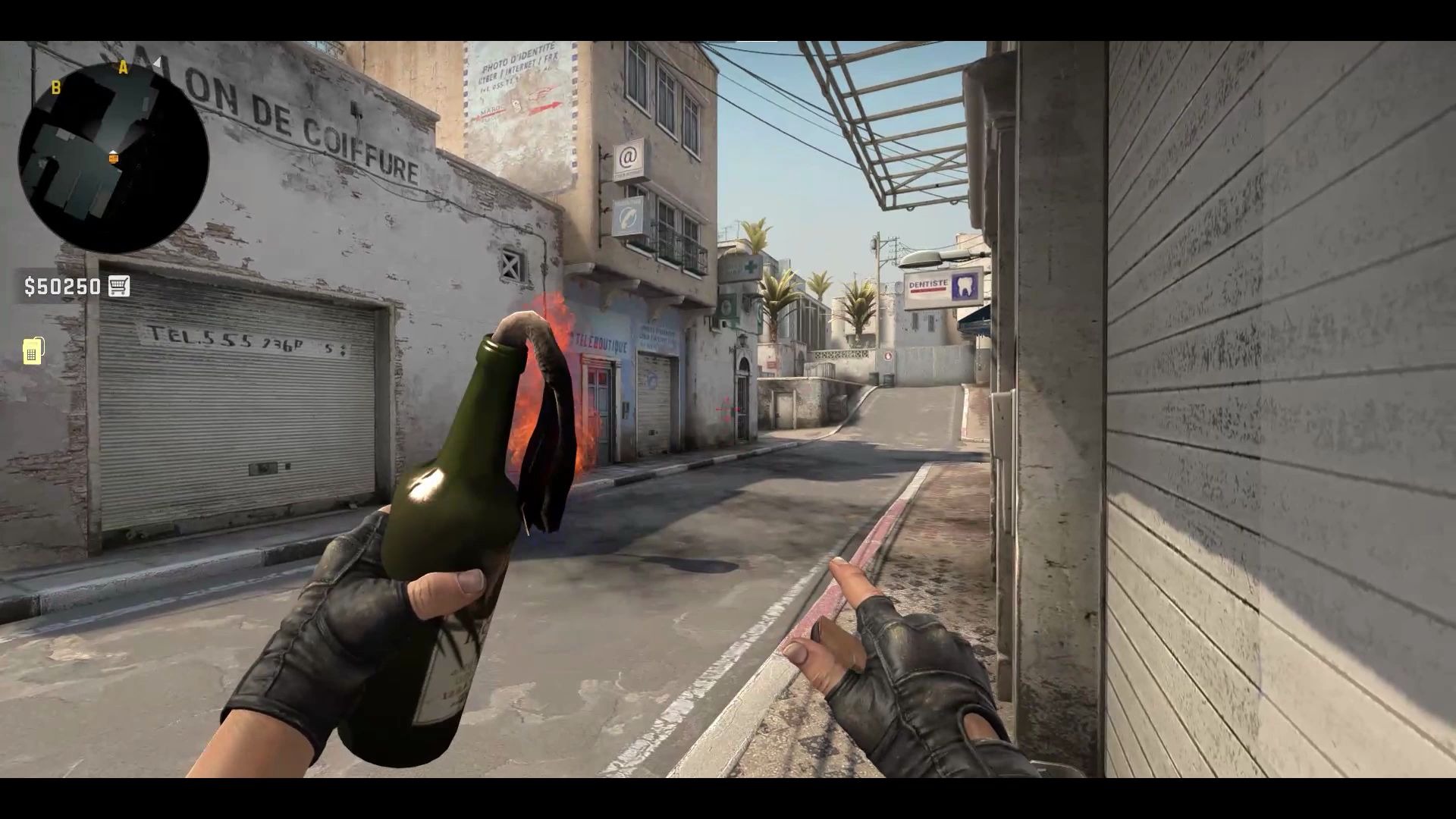Viewport: 1456px width, 819px height.
Task: Click the tooth icon on the Dentiste sign
Action: click(x=964, y=287)
